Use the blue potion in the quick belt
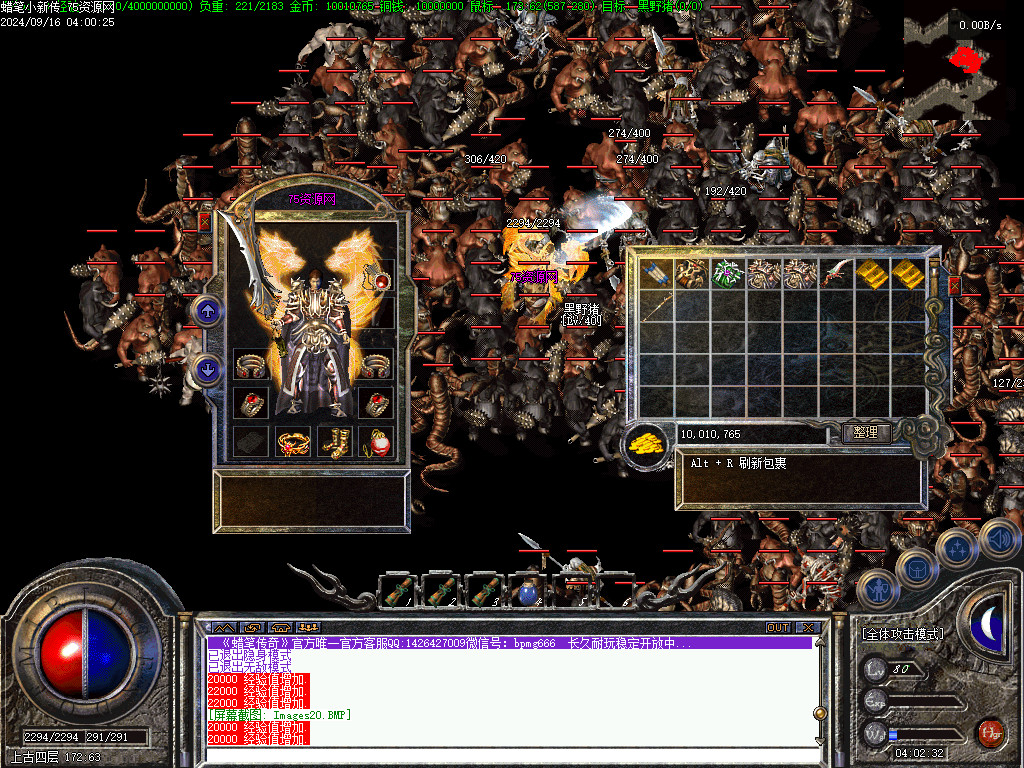The image size is (1024, 768). click(526, 592)
